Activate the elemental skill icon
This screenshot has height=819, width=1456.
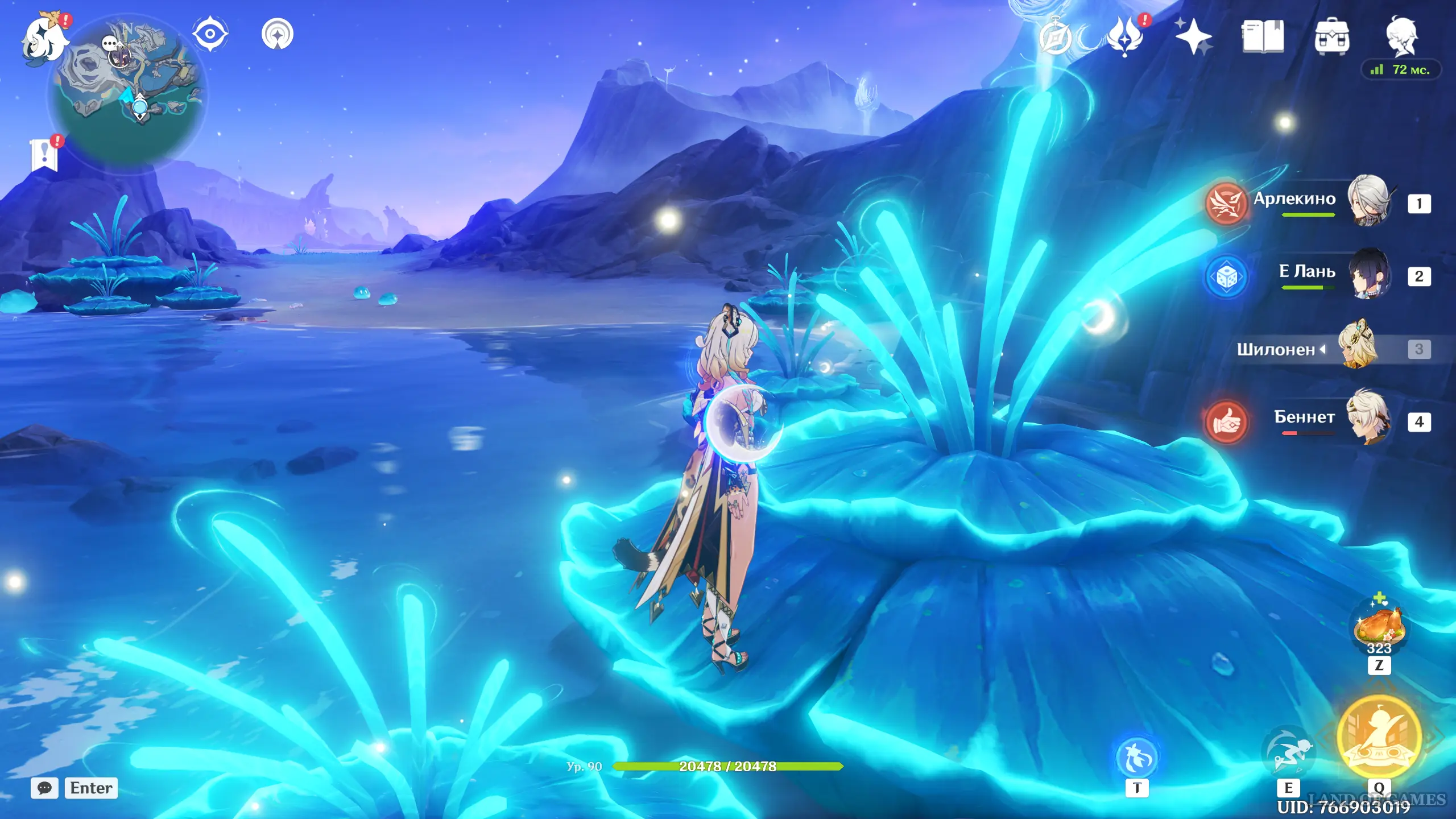[x=1288, y=752]
